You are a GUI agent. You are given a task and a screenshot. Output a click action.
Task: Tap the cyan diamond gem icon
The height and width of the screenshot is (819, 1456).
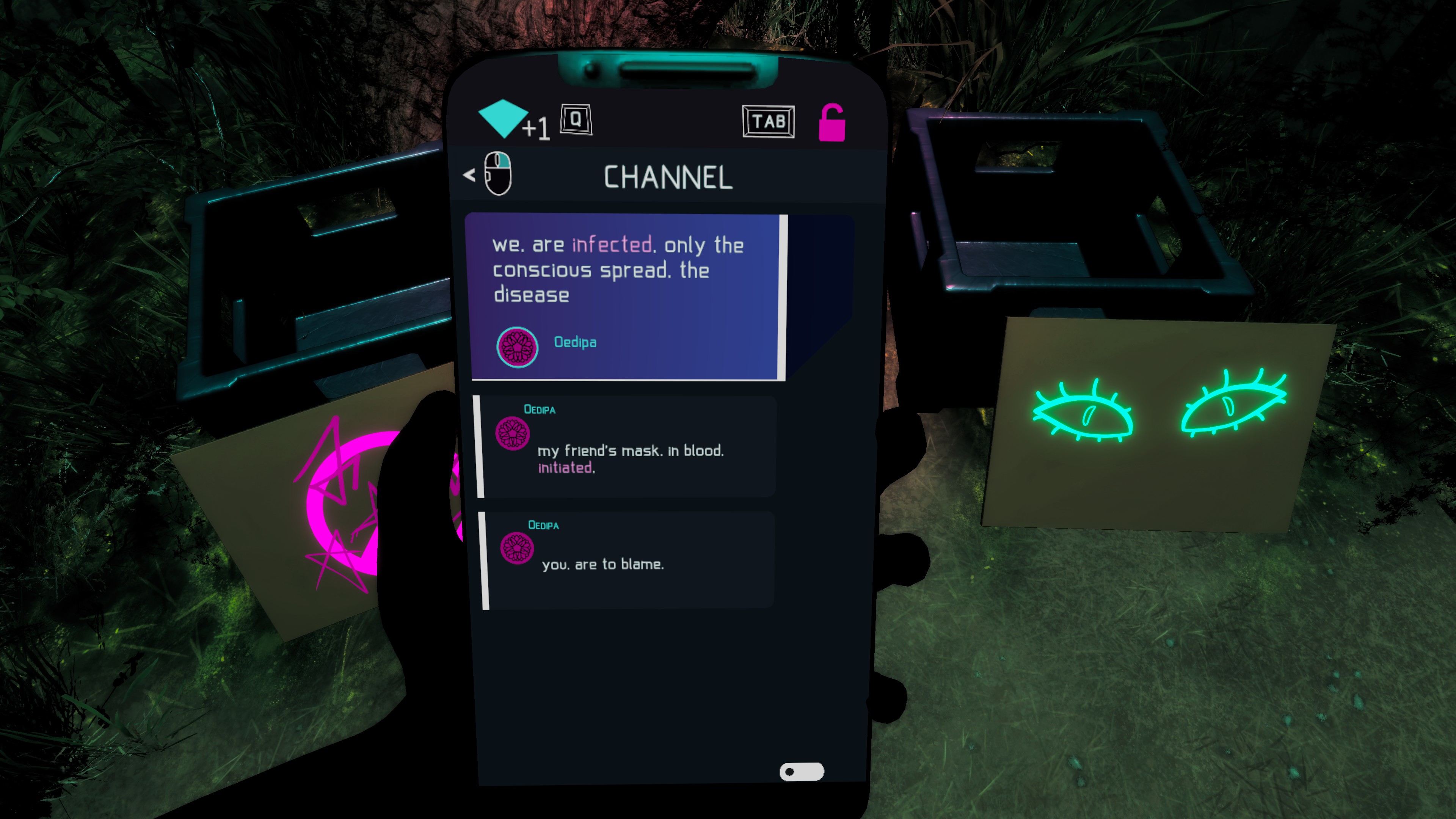point(502,118)
